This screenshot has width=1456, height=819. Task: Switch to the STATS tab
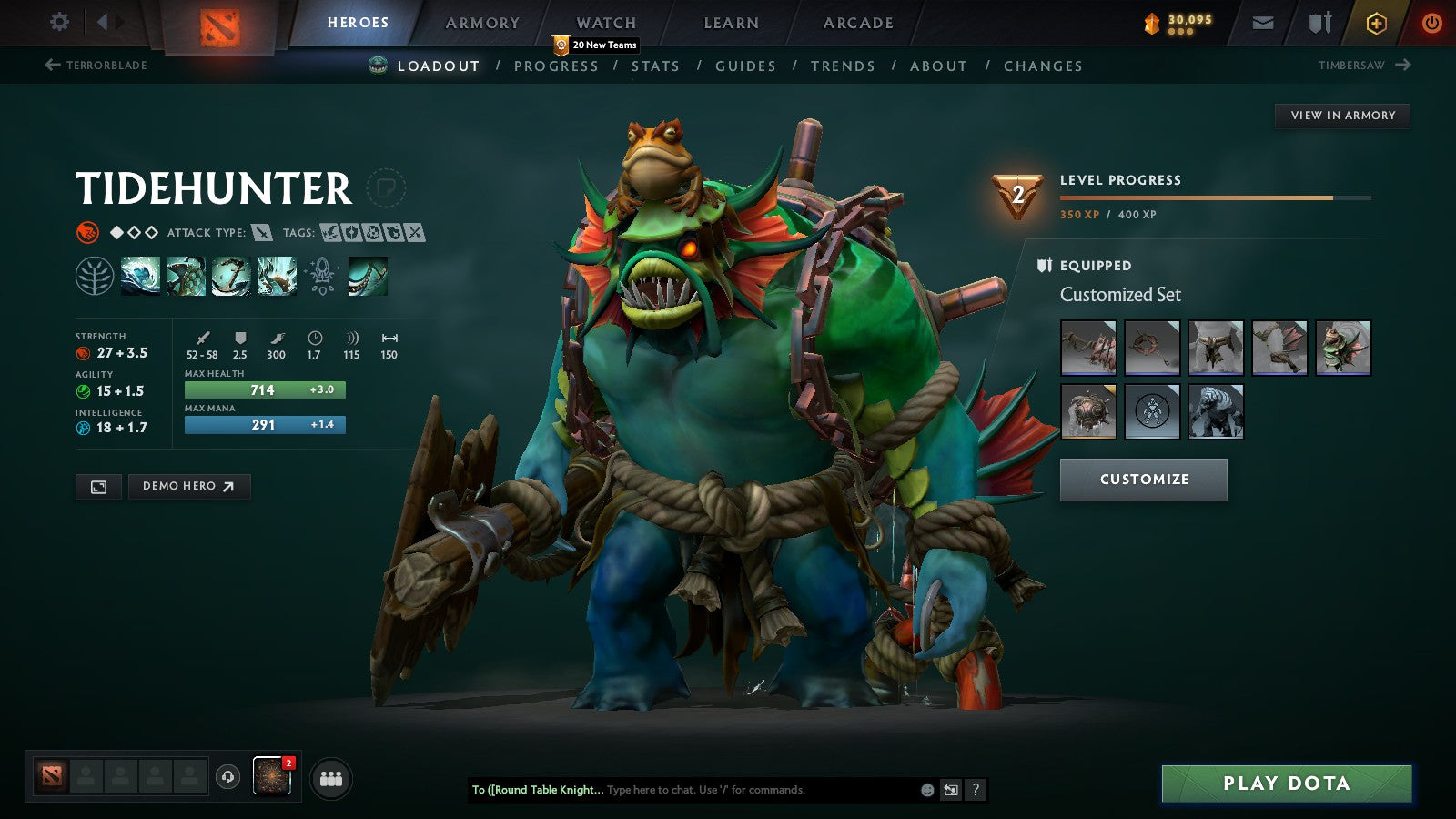pyautogui.click(x=657, y=66)
